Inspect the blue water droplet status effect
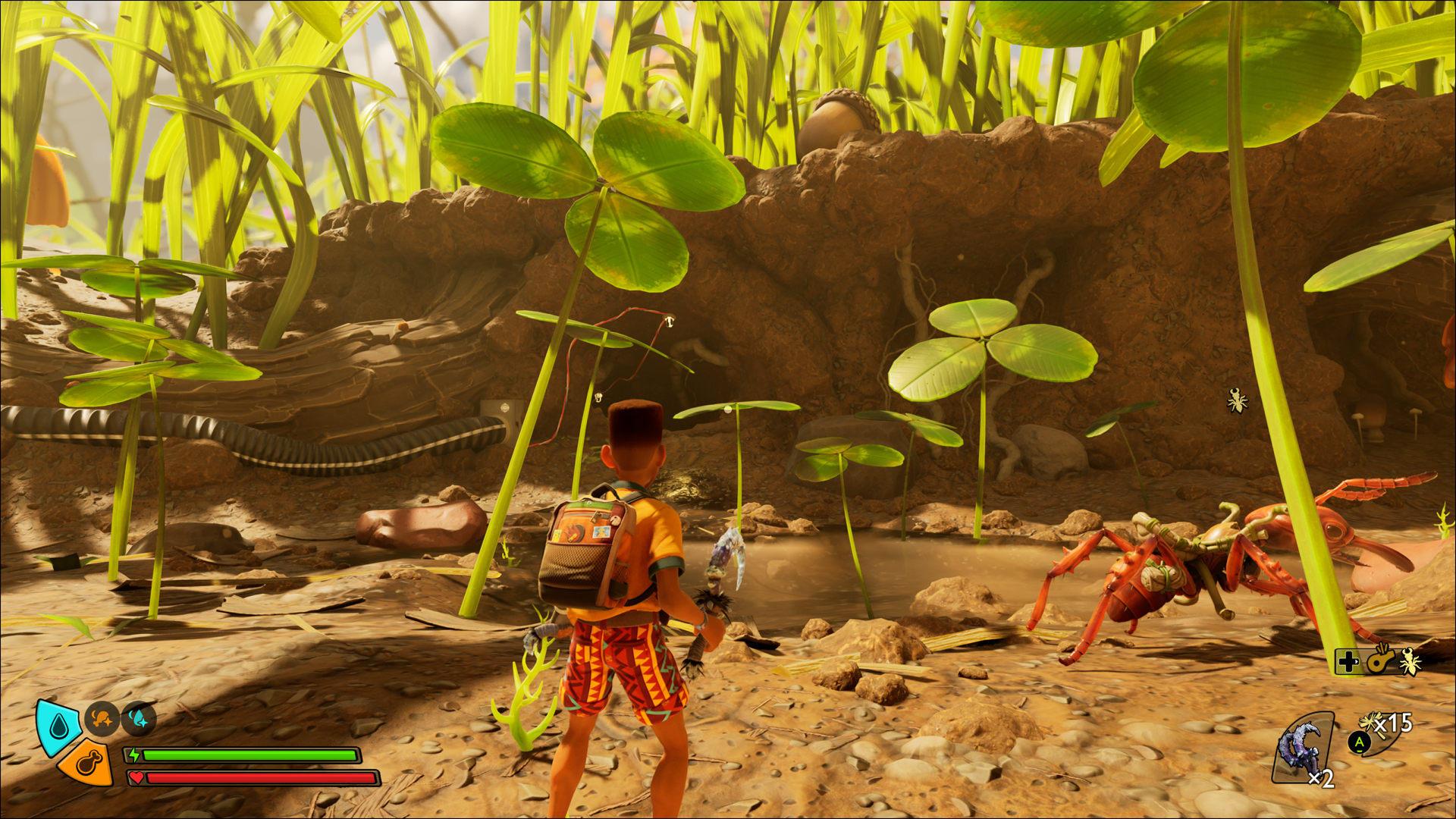This screenshot has width=1456, height=819. (x=139, y=718)
